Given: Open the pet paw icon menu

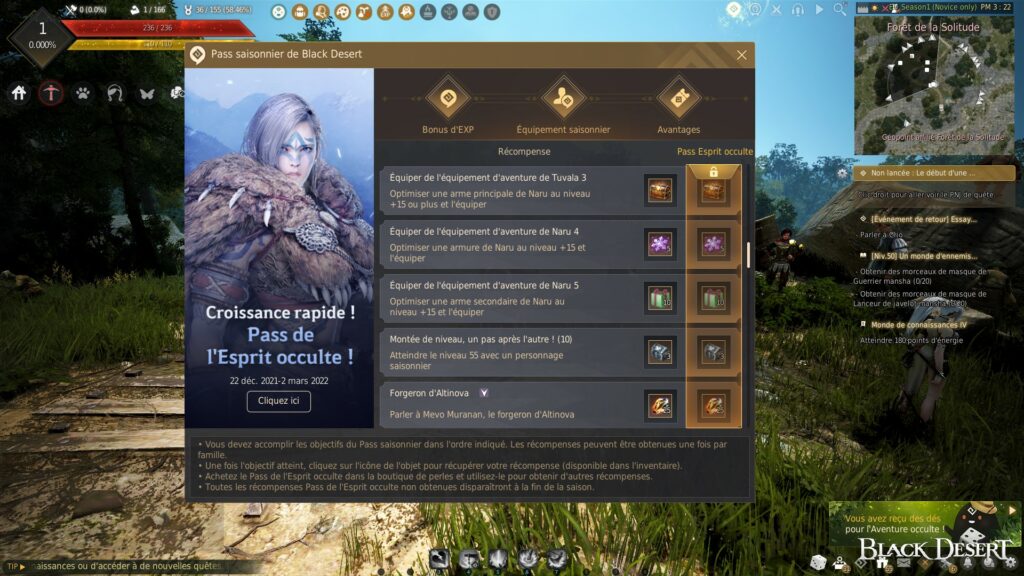Looking at the screenshot, I should [x=83, y=93].
